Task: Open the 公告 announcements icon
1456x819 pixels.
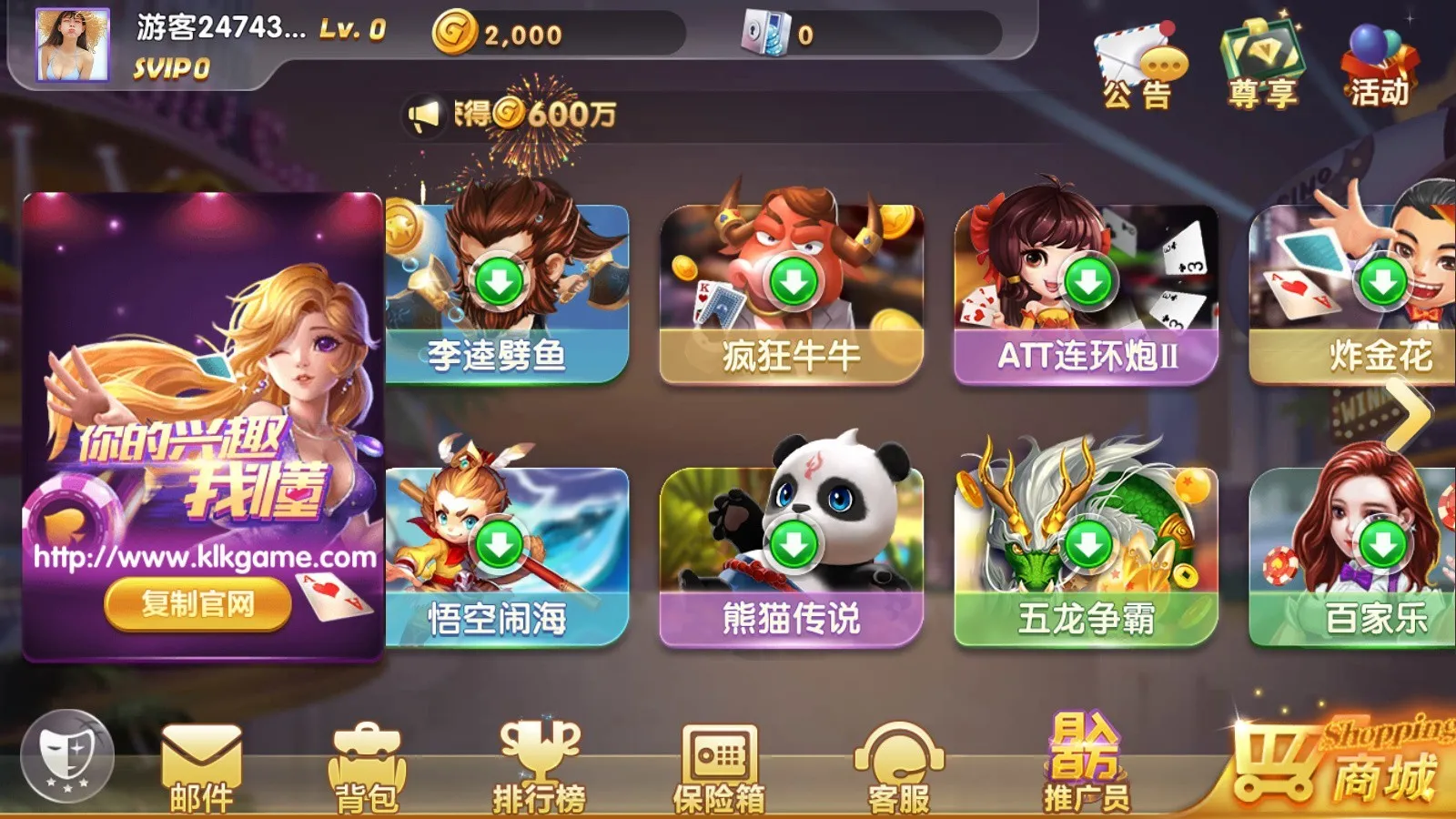Action: 1136,55
